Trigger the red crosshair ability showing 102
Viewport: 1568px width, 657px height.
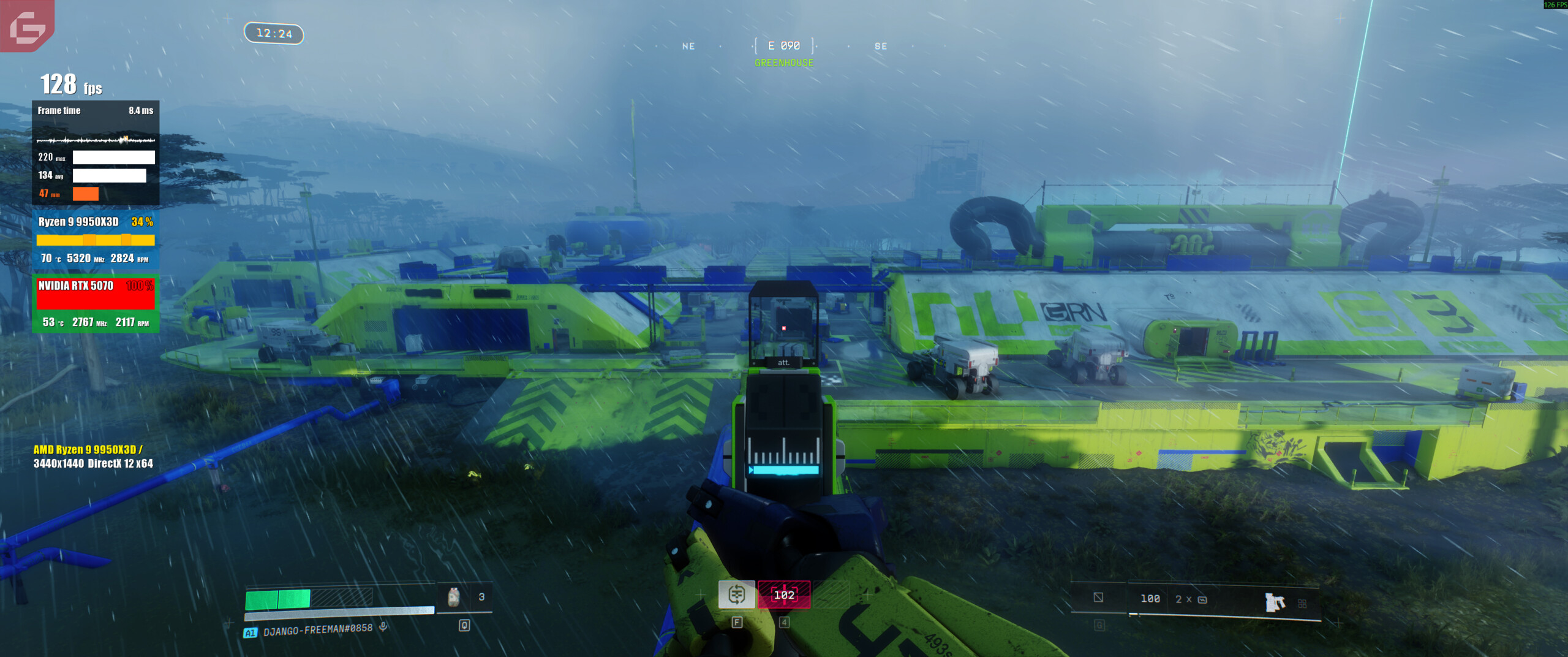(784, 594)
